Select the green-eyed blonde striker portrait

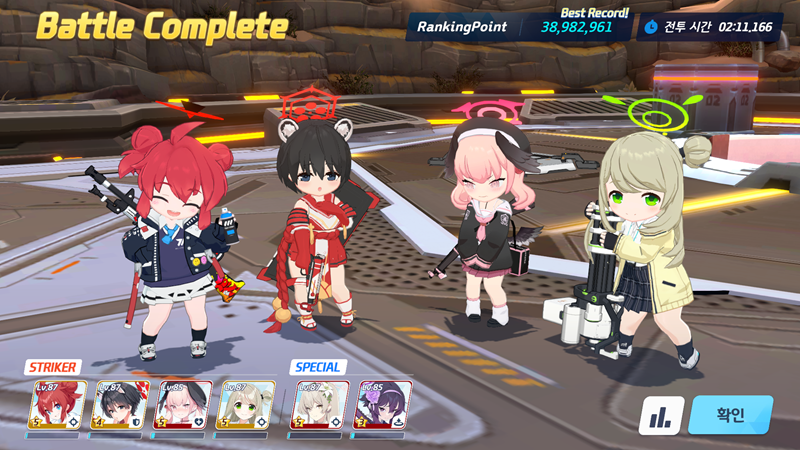pyautogui.click(x=245, y=405)
